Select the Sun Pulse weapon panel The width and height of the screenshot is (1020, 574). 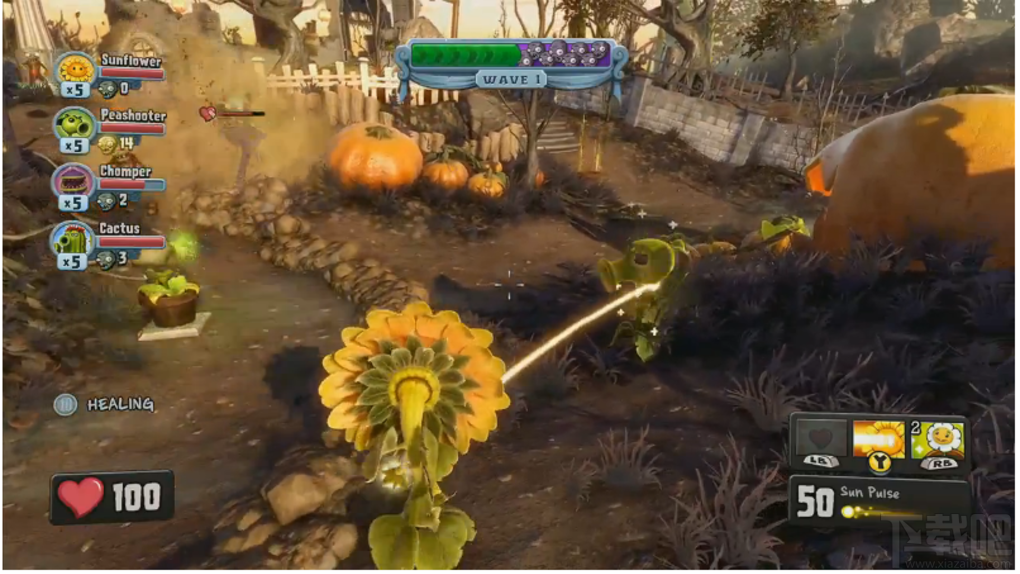click(878, 500)
